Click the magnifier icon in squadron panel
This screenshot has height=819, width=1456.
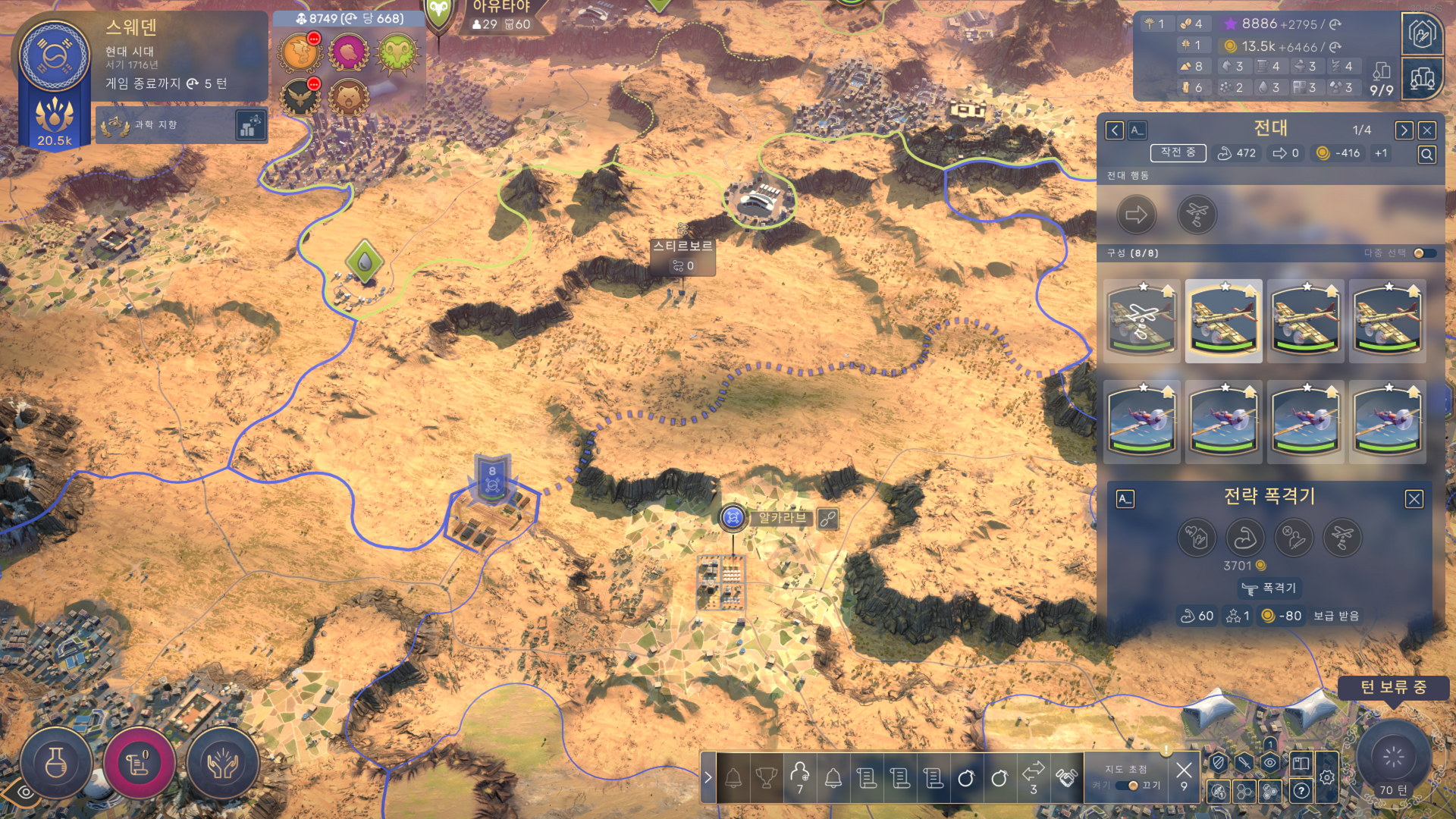tap(1426, 155)
